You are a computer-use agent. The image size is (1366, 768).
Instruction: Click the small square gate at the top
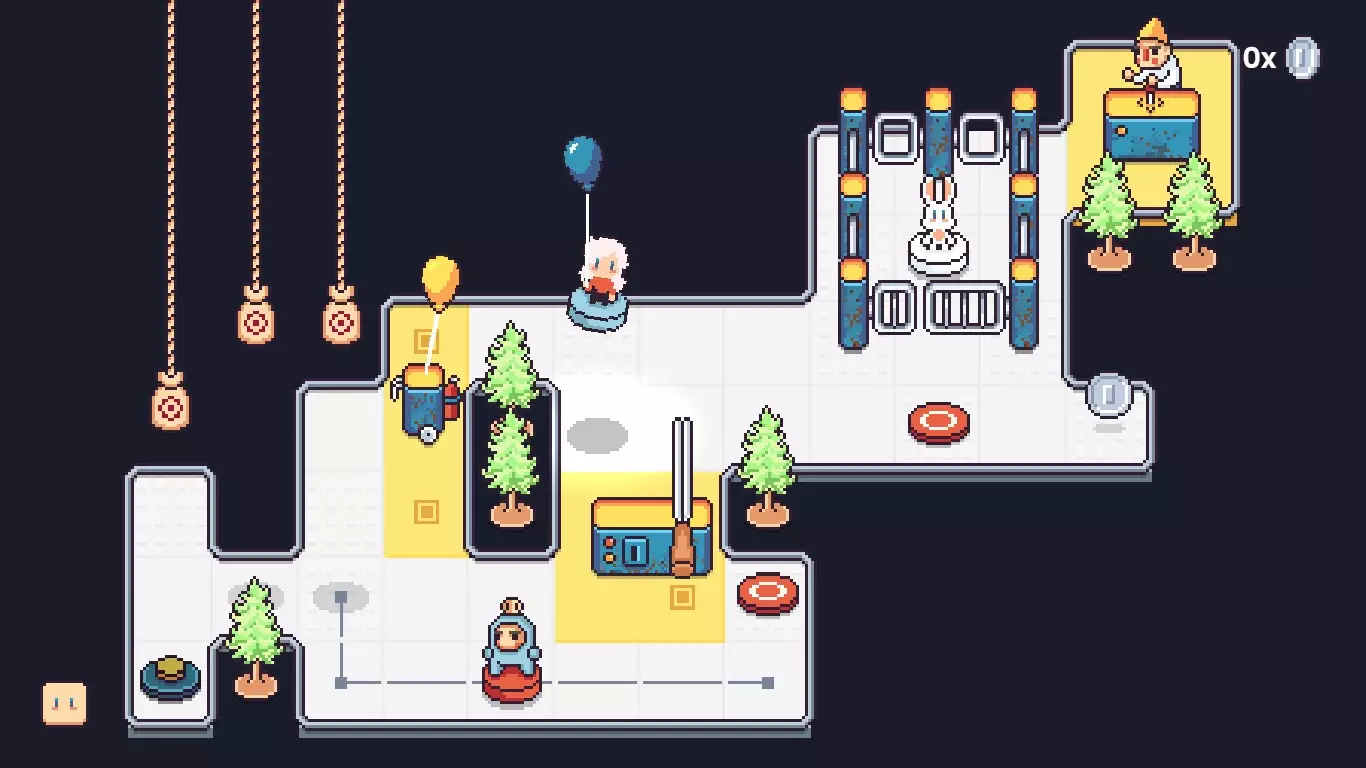(x=898, y=135)
